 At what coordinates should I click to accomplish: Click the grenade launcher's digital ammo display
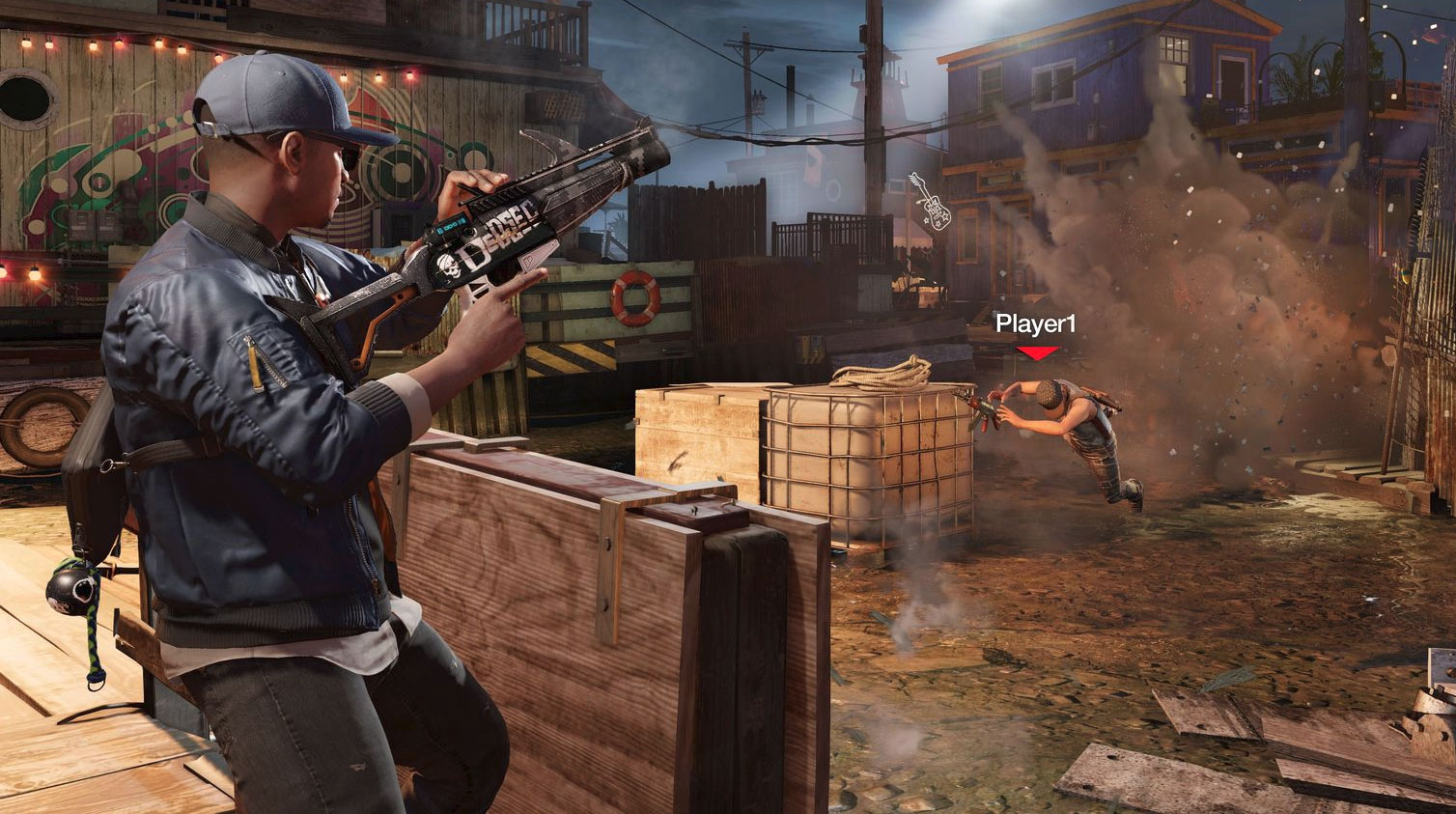click(x=451, y=224)
